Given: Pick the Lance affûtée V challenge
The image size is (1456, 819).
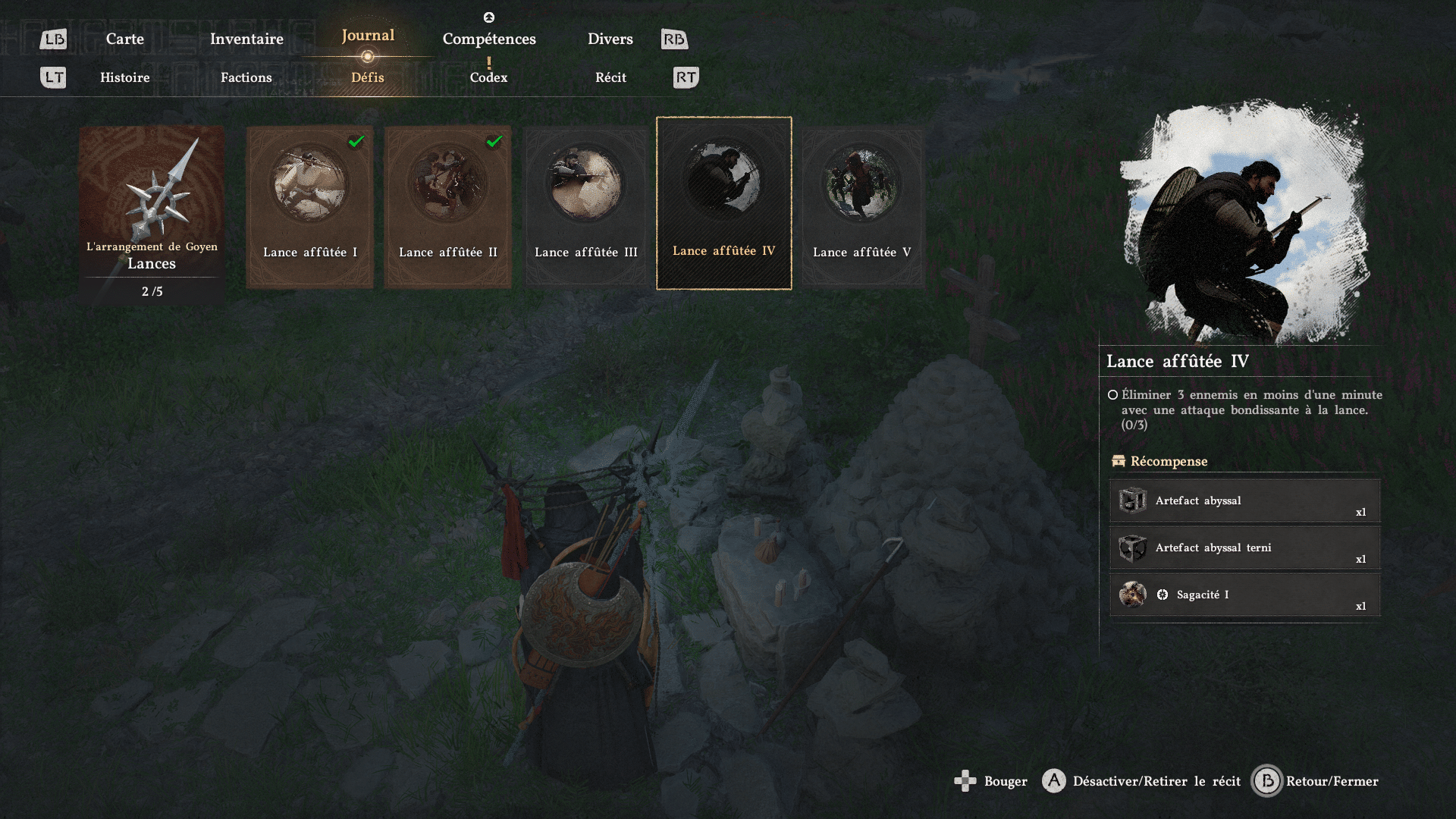Looking at the screenshot, I should 862,206.
